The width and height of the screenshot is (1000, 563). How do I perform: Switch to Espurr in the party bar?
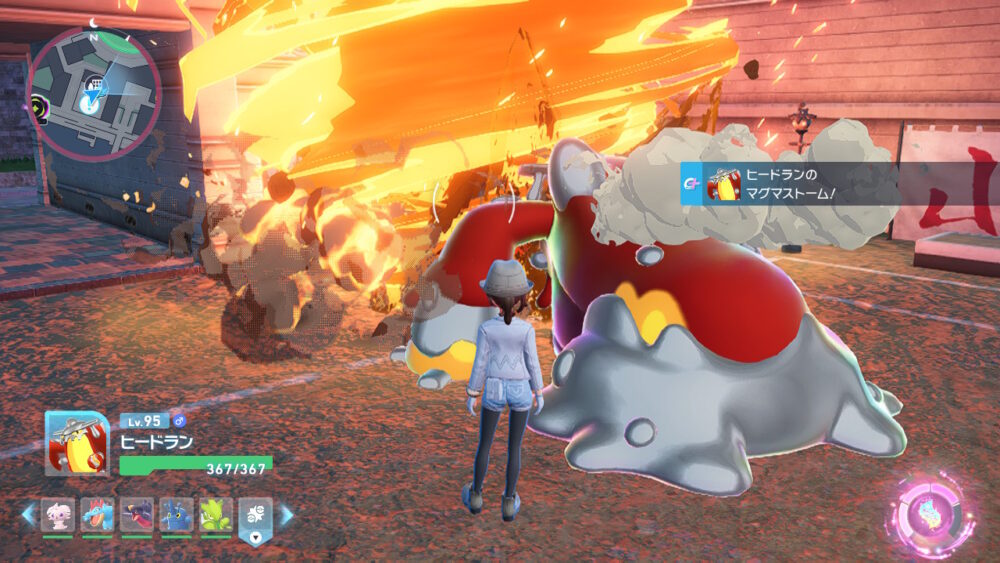[x=58, y=514]
